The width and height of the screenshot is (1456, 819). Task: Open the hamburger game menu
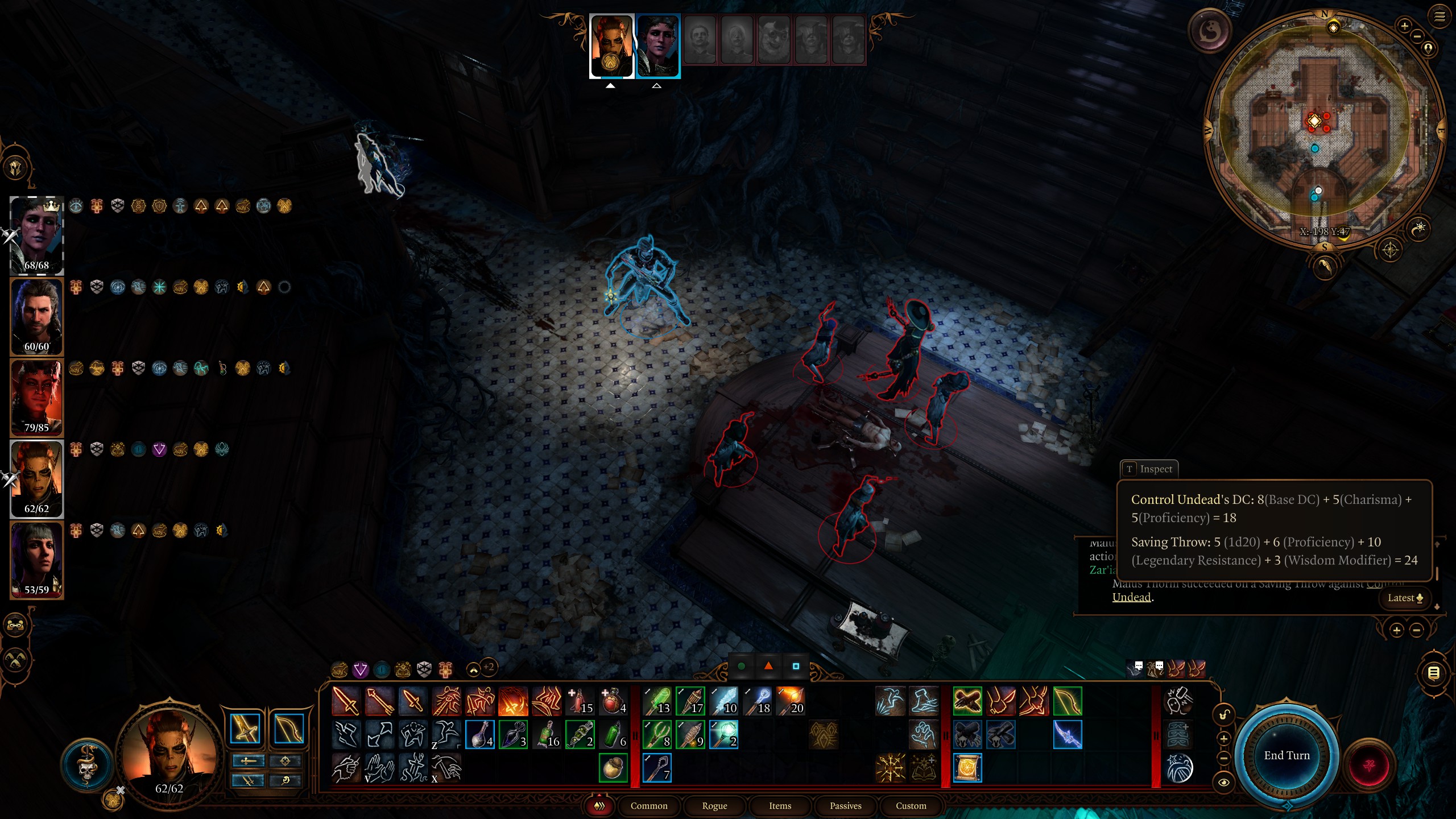pyautogui.click(x=1440, y=16)
